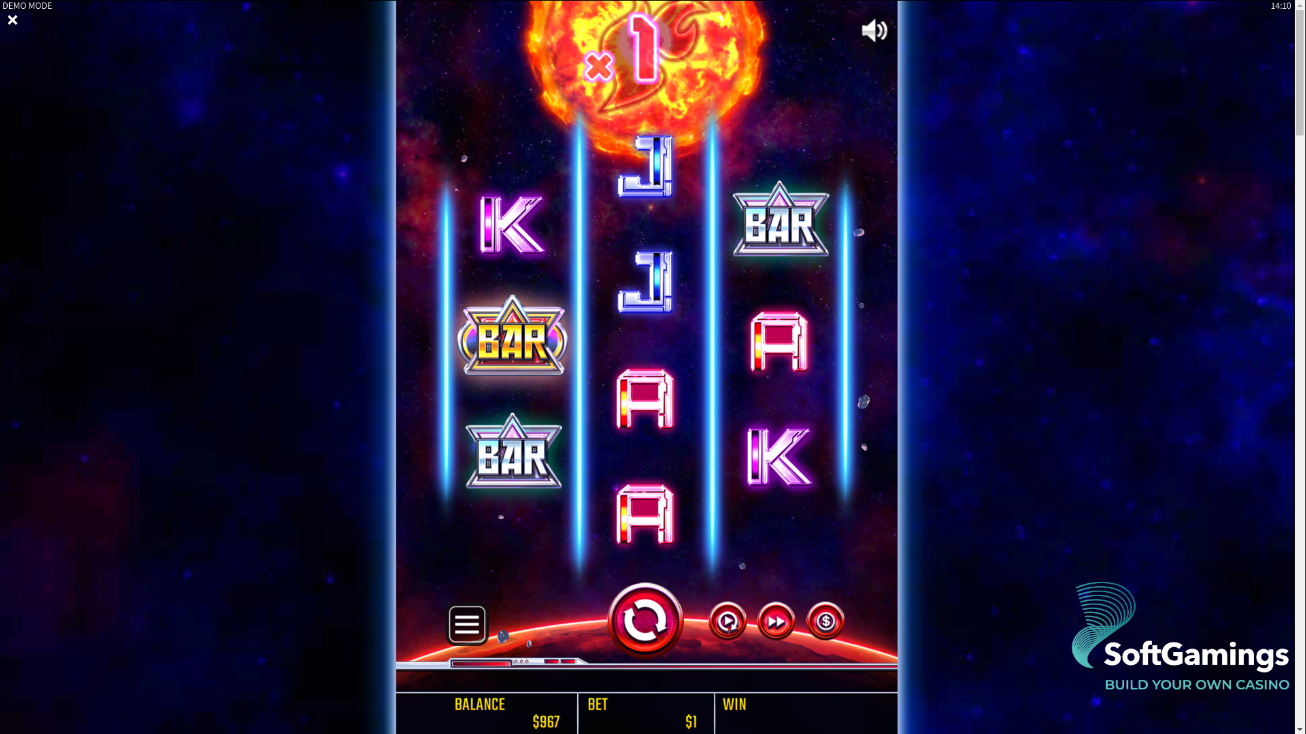Mute the sound using the speaker icon

(874, 31)
